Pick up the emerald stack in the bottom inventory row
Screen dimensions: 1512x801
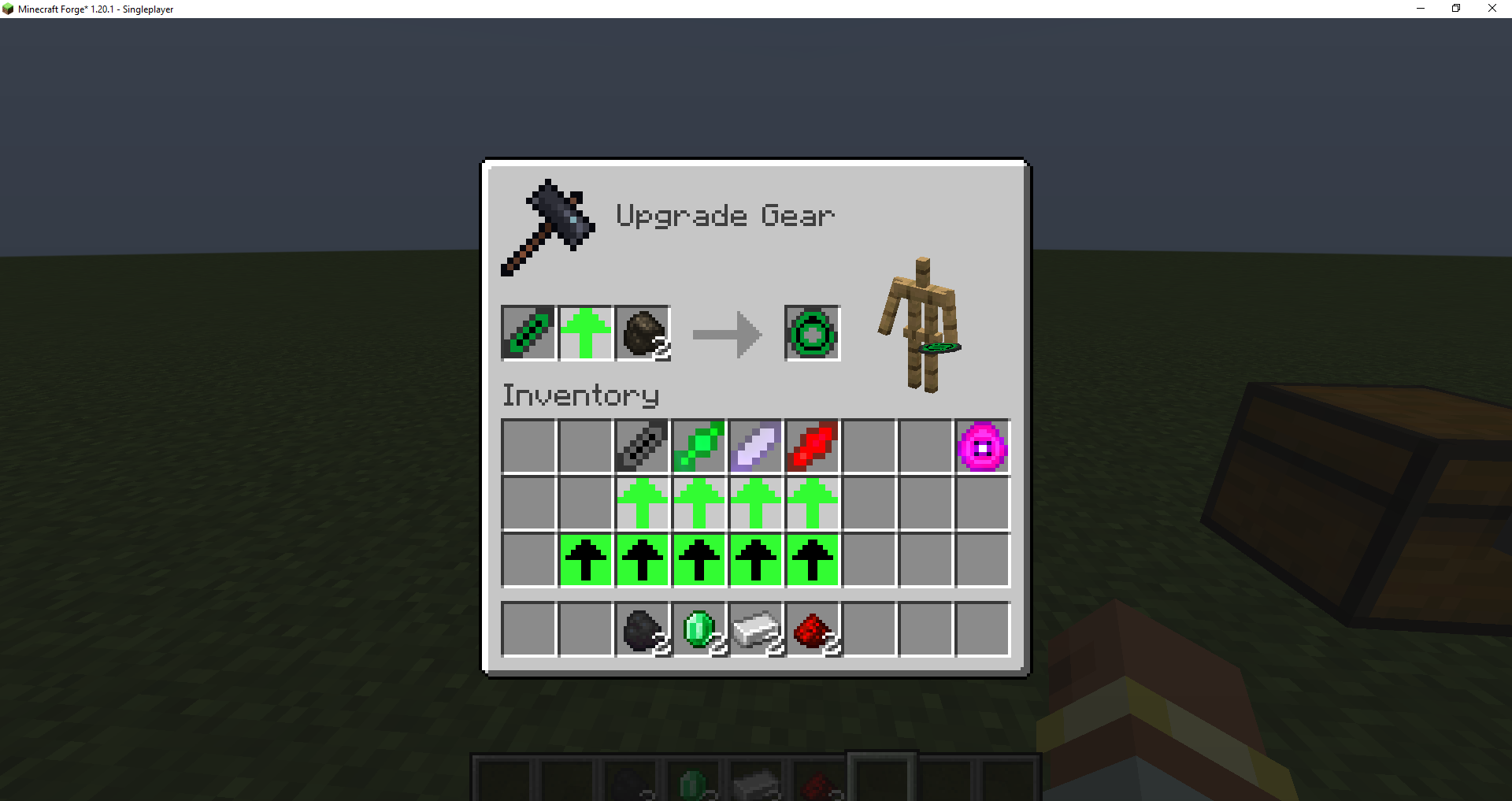point(699,628)
